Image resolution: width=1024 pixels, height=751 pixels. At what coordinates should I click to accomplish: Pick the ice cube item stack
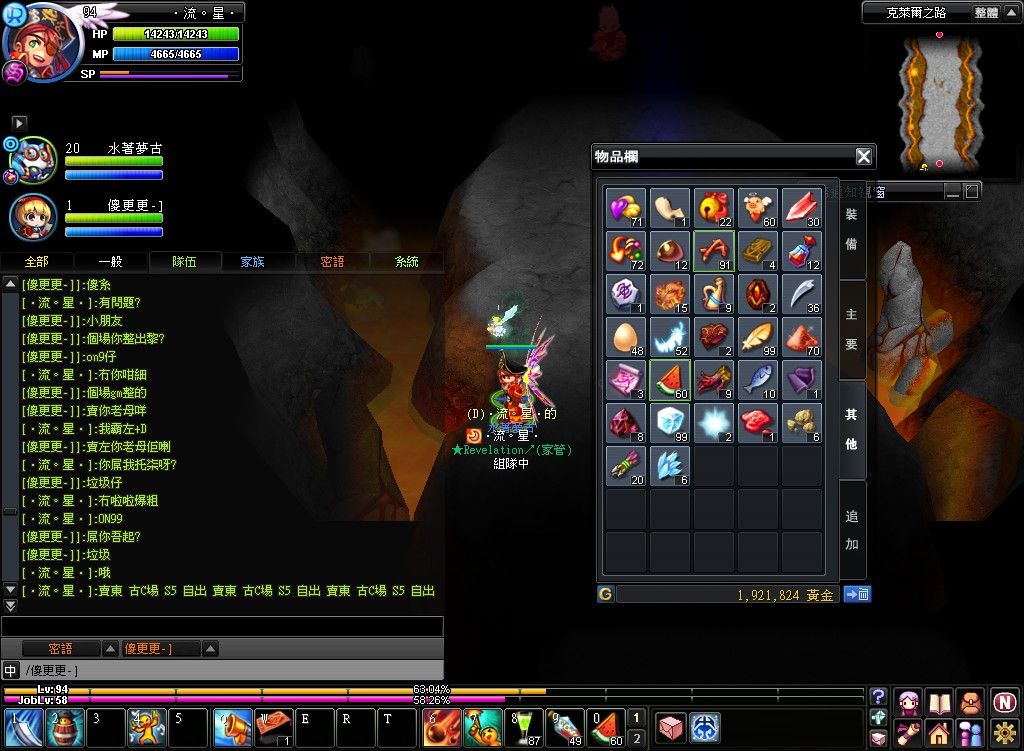click(x=670, y=424)
